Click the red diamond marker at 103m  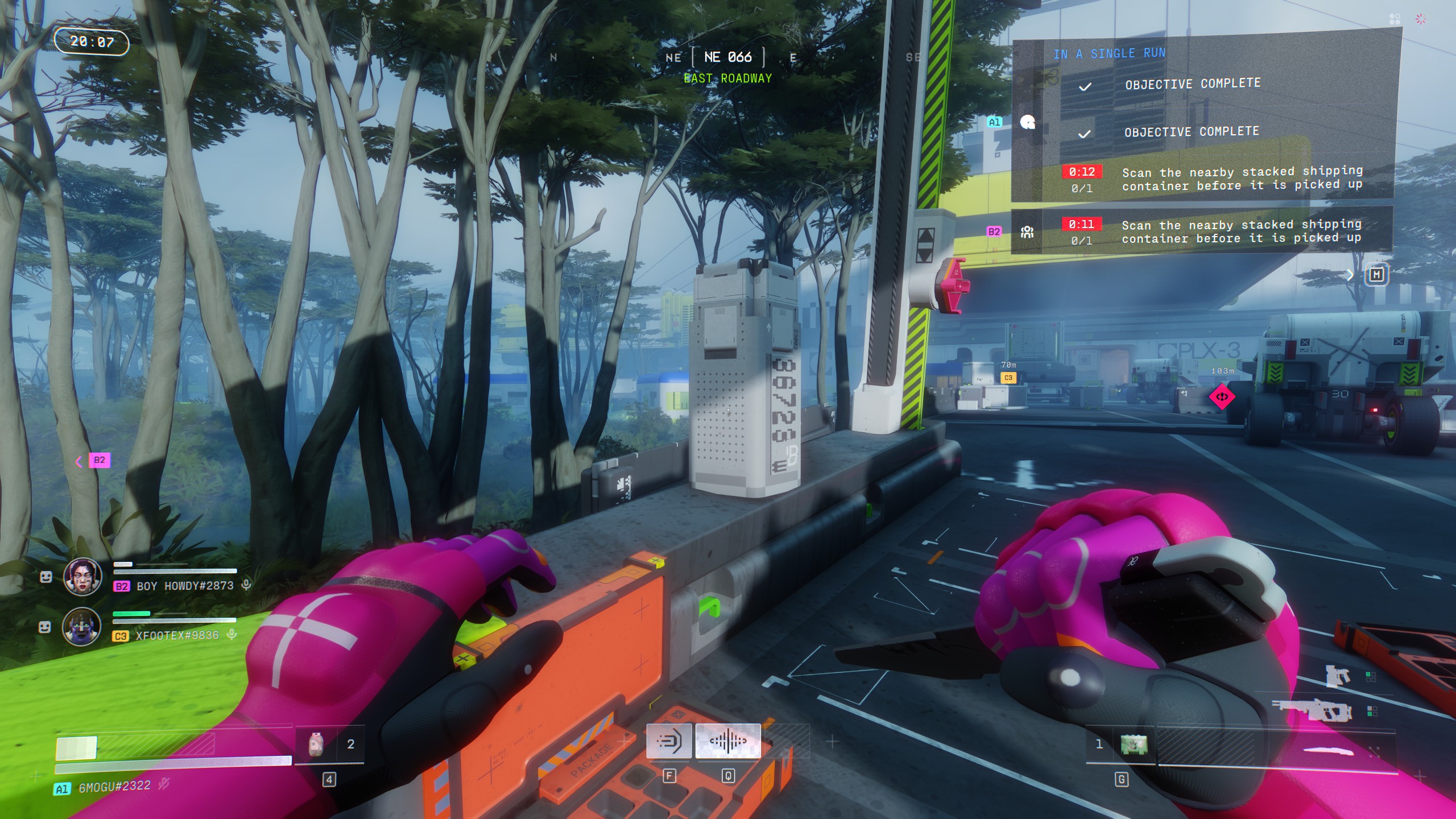pos(1222,396)
